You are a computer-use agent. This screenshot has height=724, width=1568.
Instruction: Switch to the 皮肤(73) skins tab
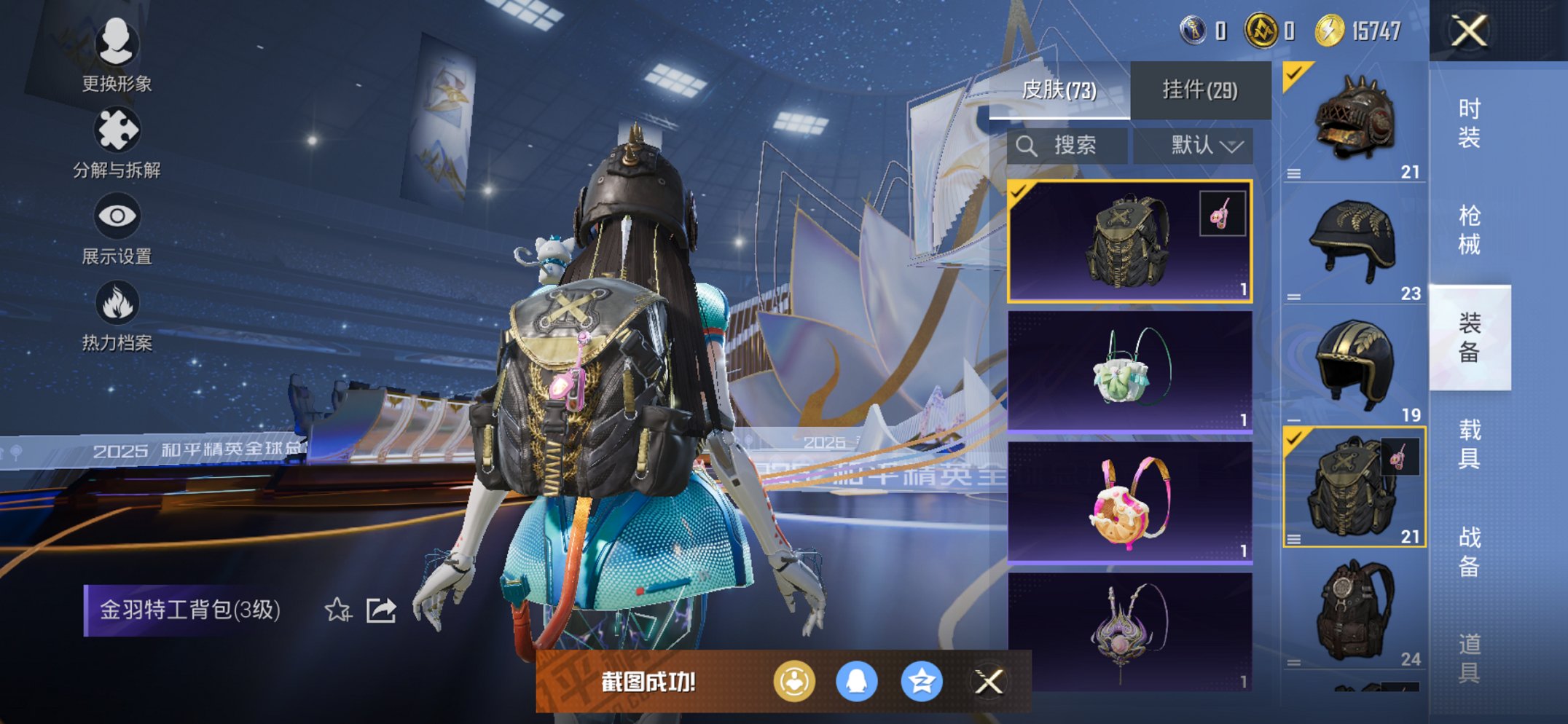1059,90
